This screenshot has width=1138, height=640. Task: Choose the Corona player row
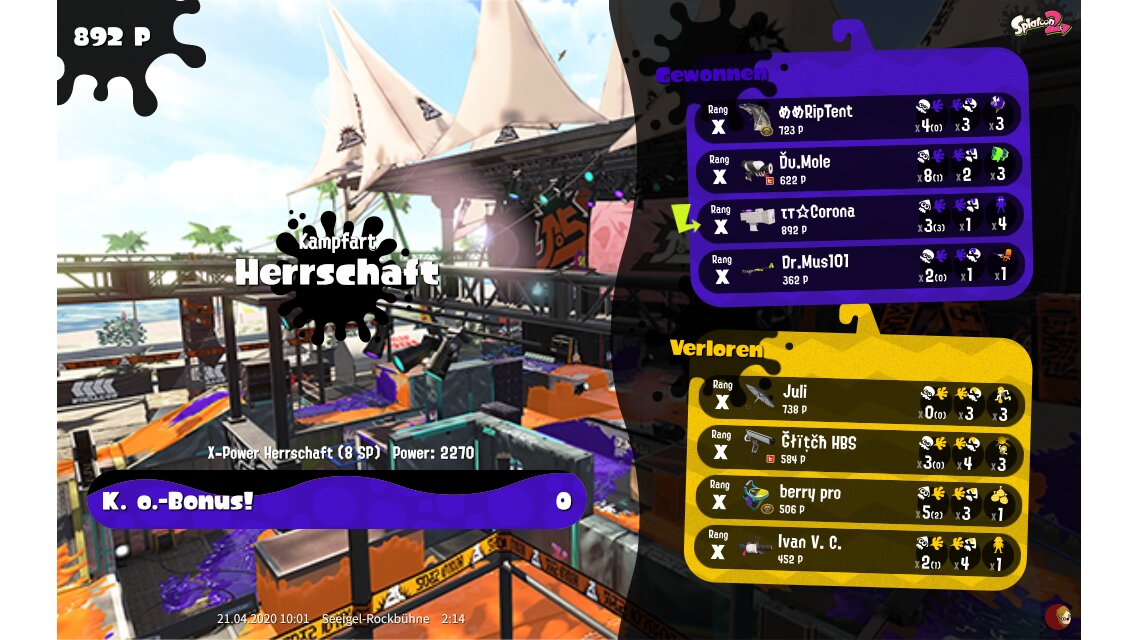click(858, 219)
